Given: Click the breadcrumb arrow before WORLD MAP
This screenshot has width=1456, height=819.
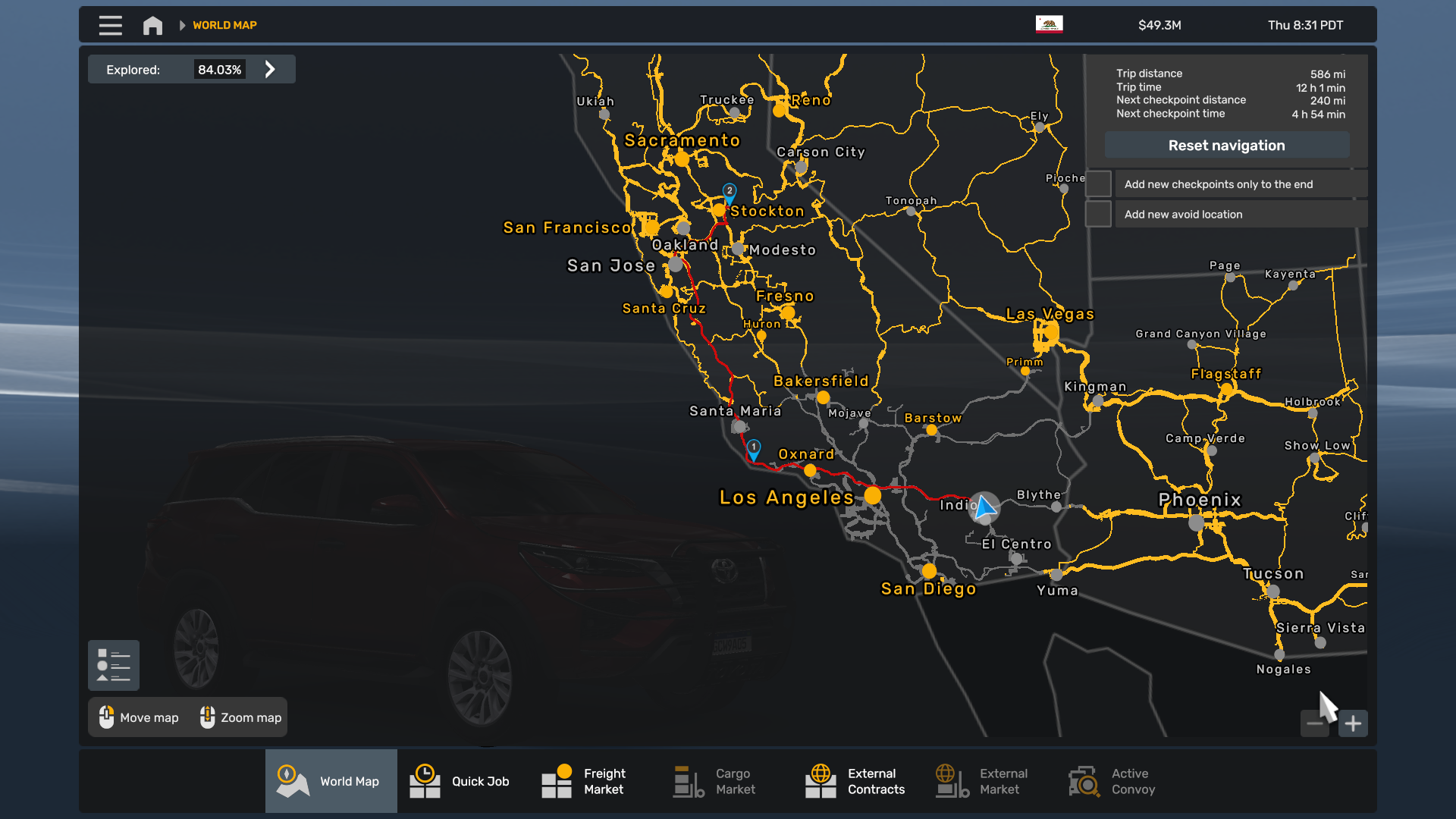Looking at the screenshot, I should pyautogui.click(x=182, y=24).
